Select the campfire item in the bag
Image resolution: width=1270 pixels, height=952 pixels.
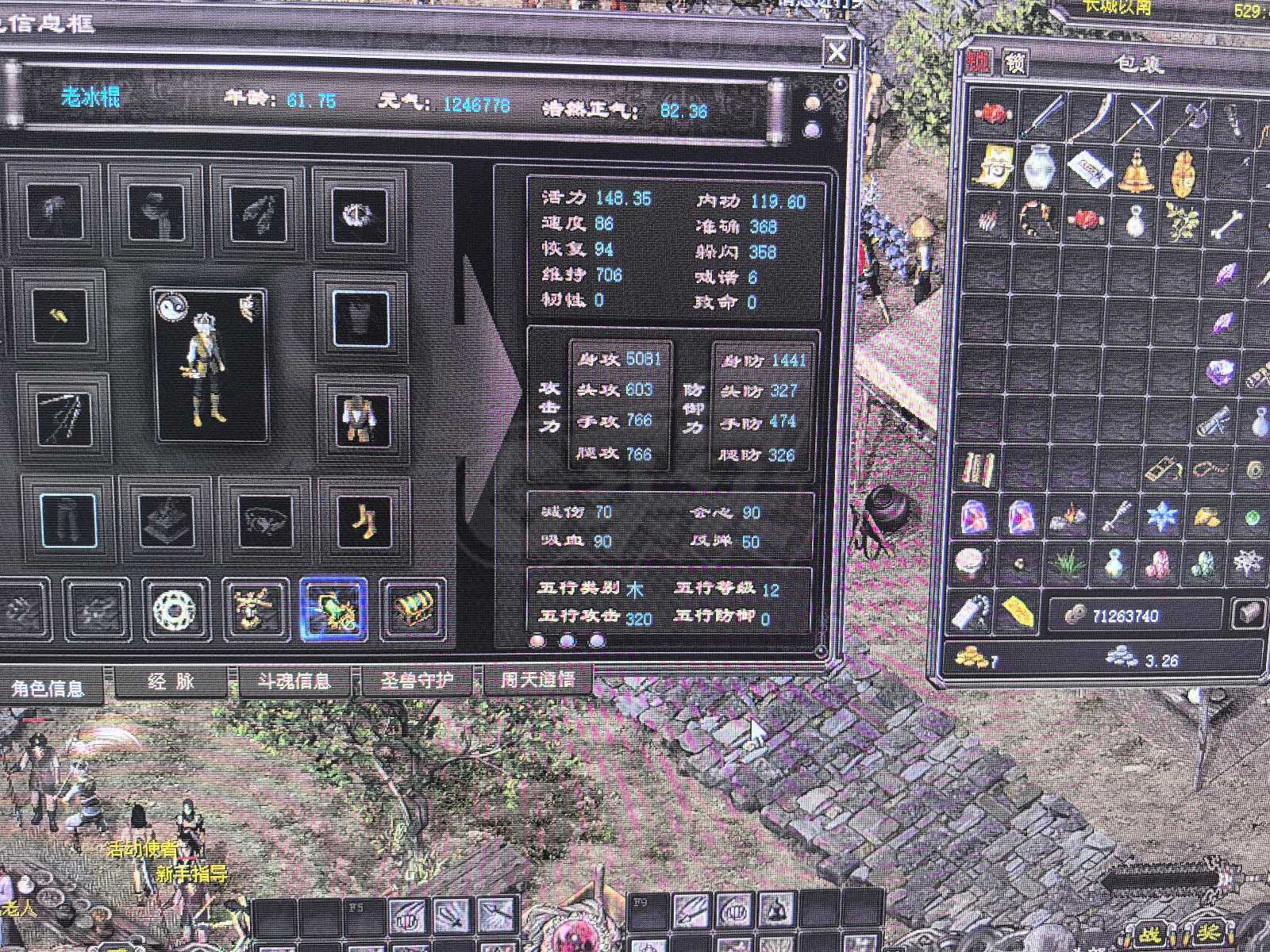[1069, 518]
